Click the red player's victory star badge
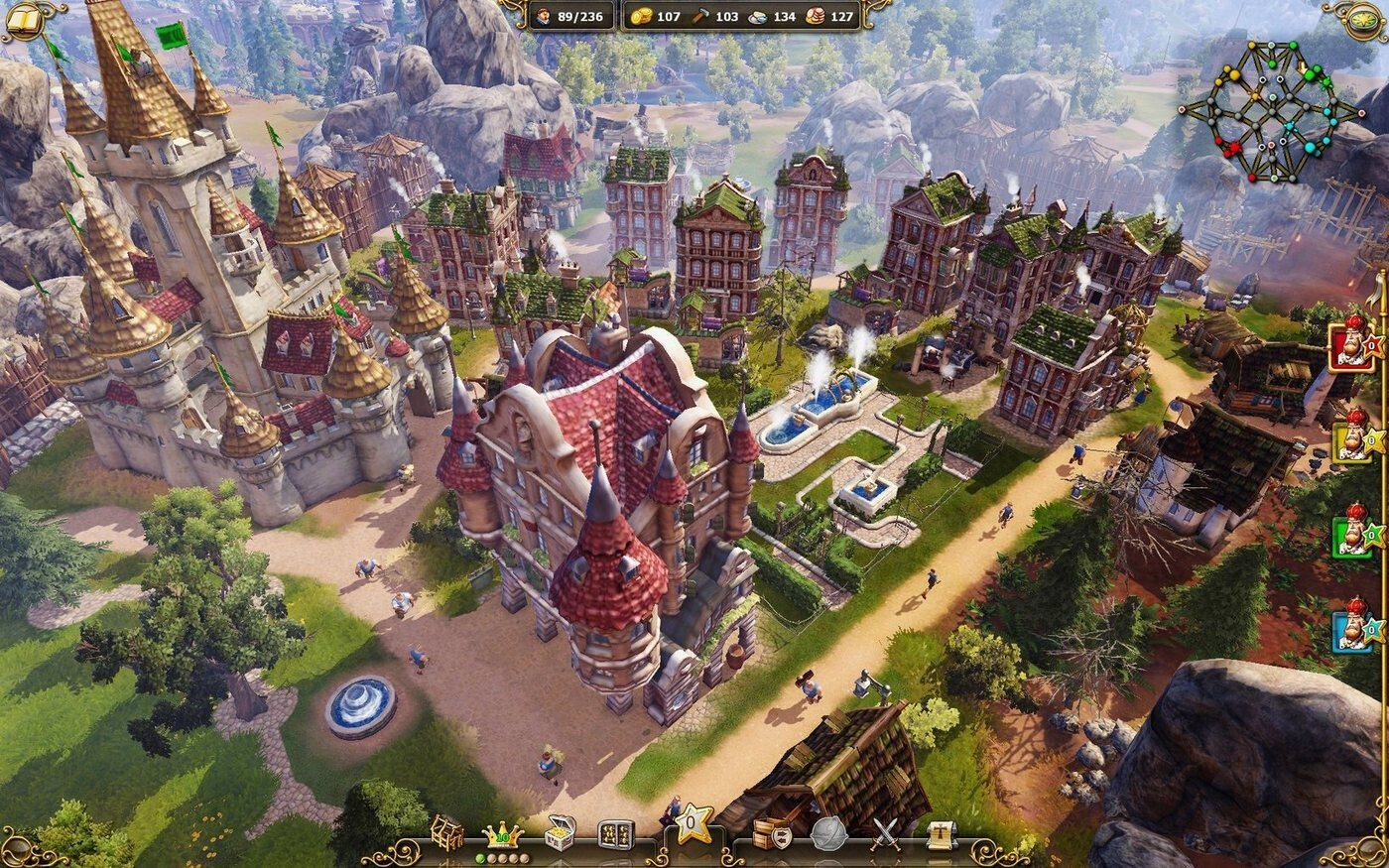The width and height of the screenshot is (1389, 868). pyautogui.click(x=1373, y=346)
